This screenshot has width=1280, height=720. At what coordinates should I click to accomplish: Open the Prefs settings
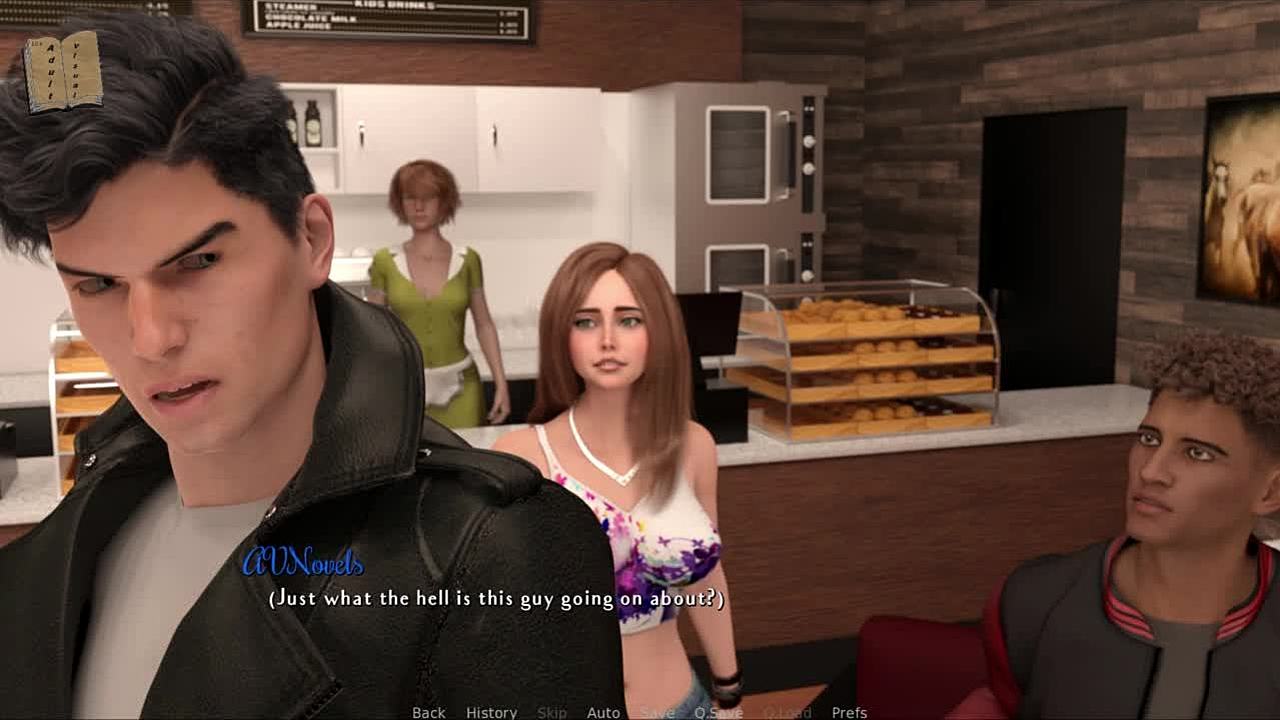pos(849,712)
